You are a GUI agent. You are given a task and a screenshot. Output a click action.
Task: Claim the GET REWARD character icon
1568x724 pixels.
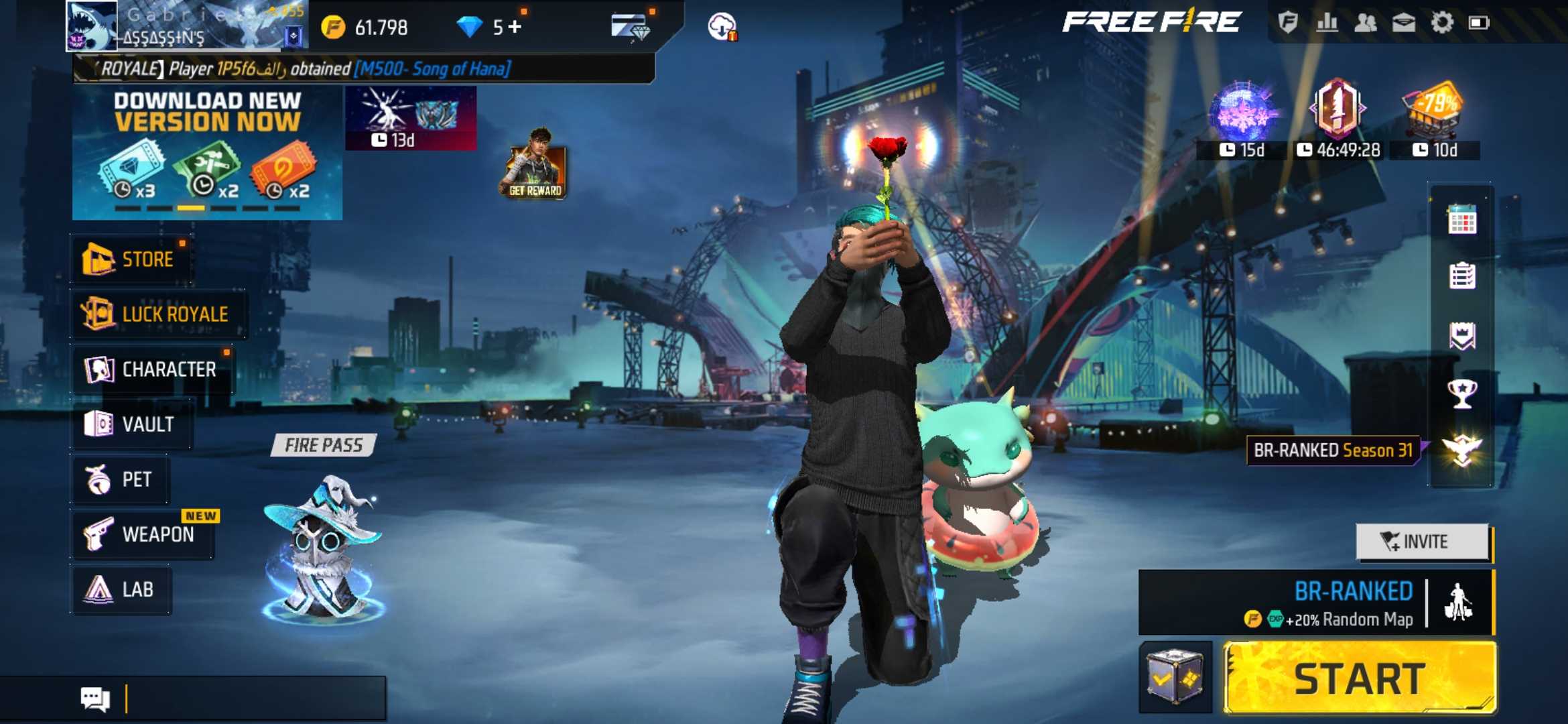534,166
